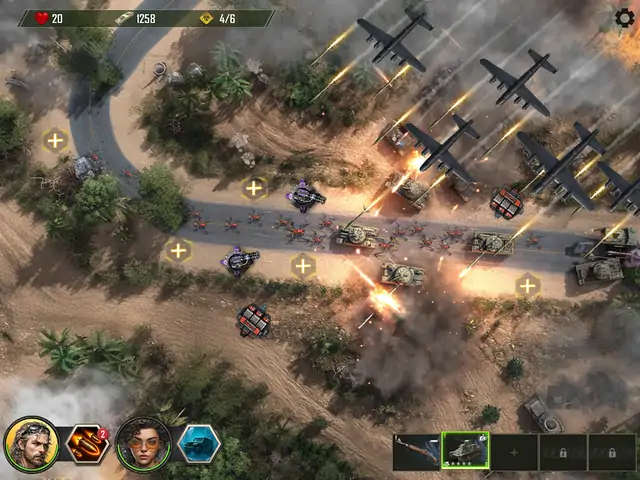Activate the blue armored vehicle ability
Screen dimensions: 640x480
198,443
